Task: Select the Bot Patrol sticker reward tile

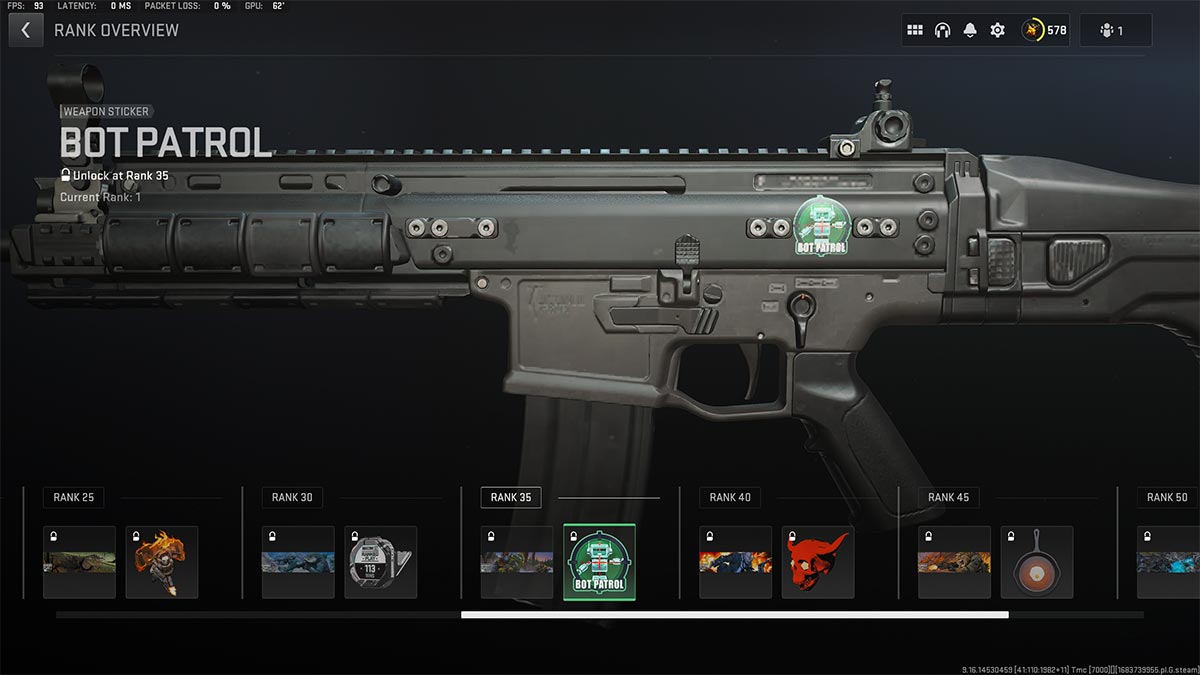Action: 599,562
